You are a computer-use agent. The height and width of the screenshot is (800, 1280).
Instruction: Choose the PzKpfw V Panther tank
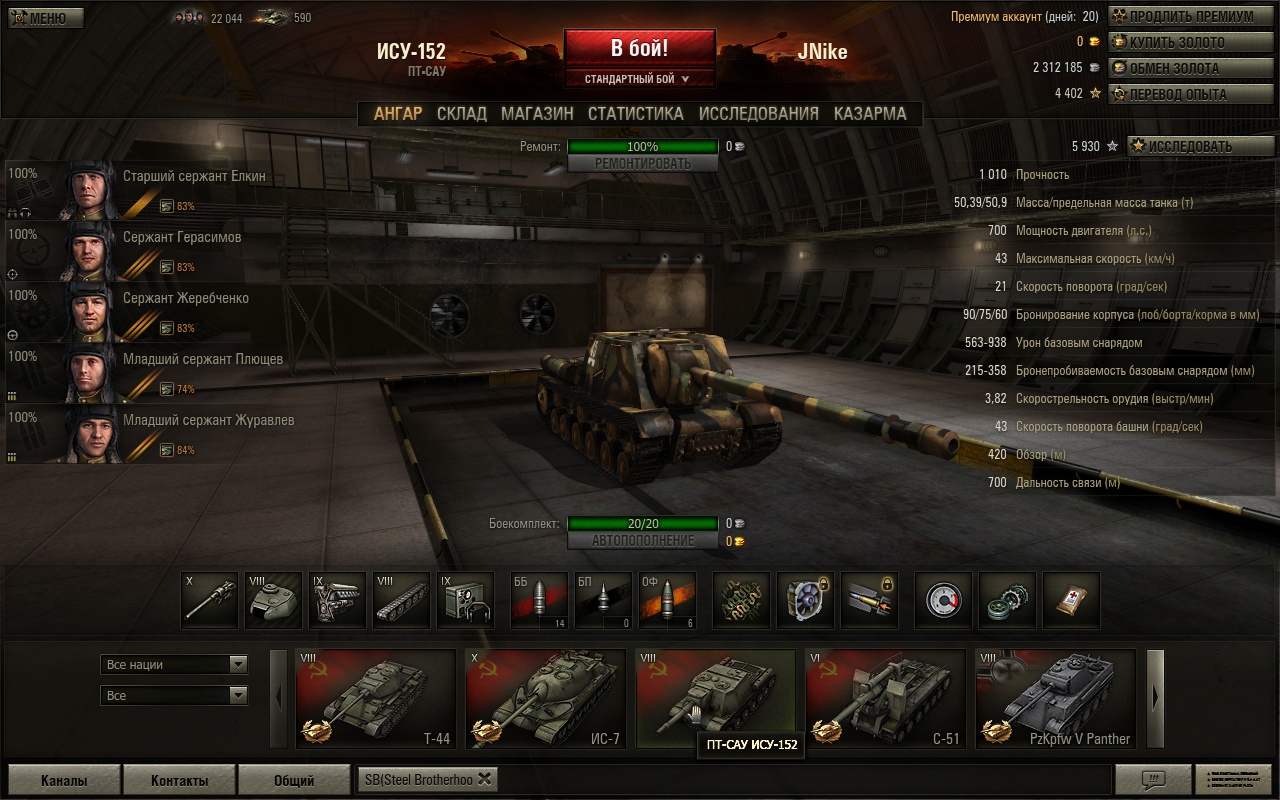coord(1055,699)
